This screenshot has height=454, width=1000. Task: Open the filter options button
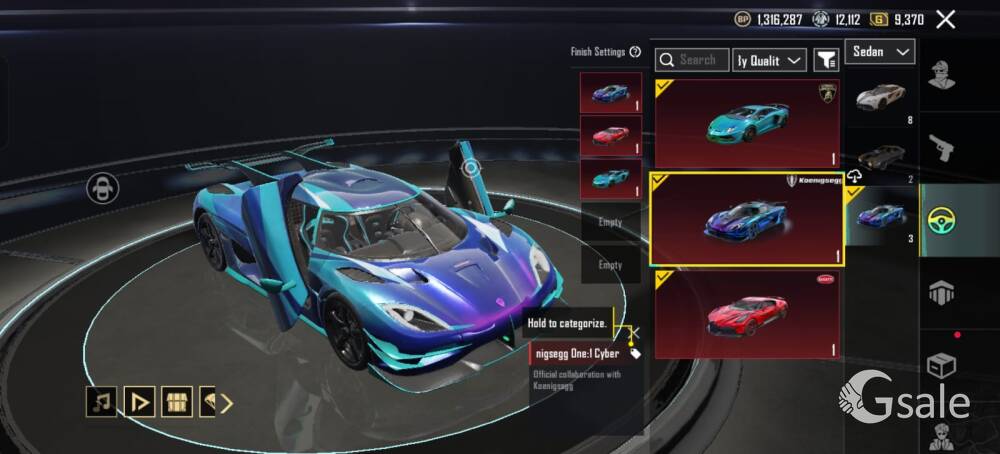coord(825,60)
